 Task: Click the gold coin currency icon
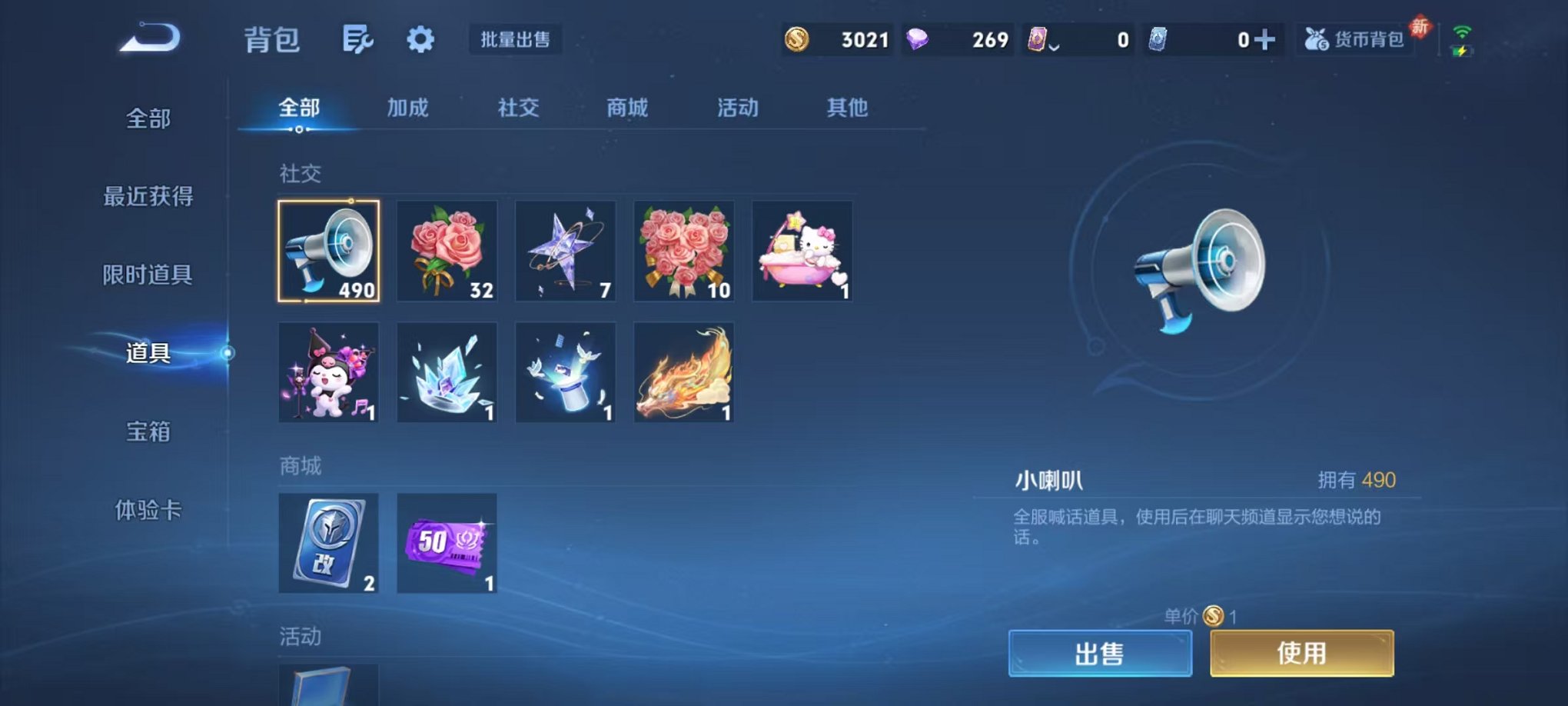(x=796, y=39)
